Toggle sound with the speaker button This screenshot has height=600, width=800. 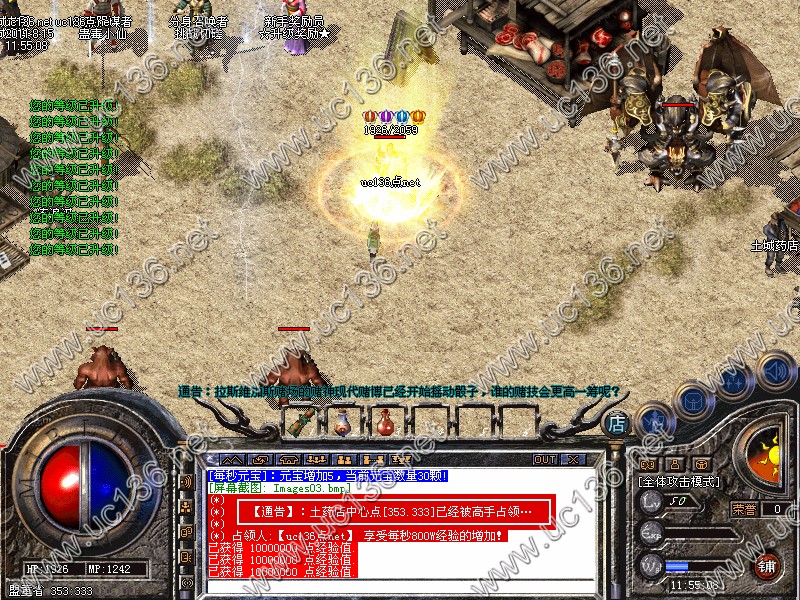click(x=775, y=371)
